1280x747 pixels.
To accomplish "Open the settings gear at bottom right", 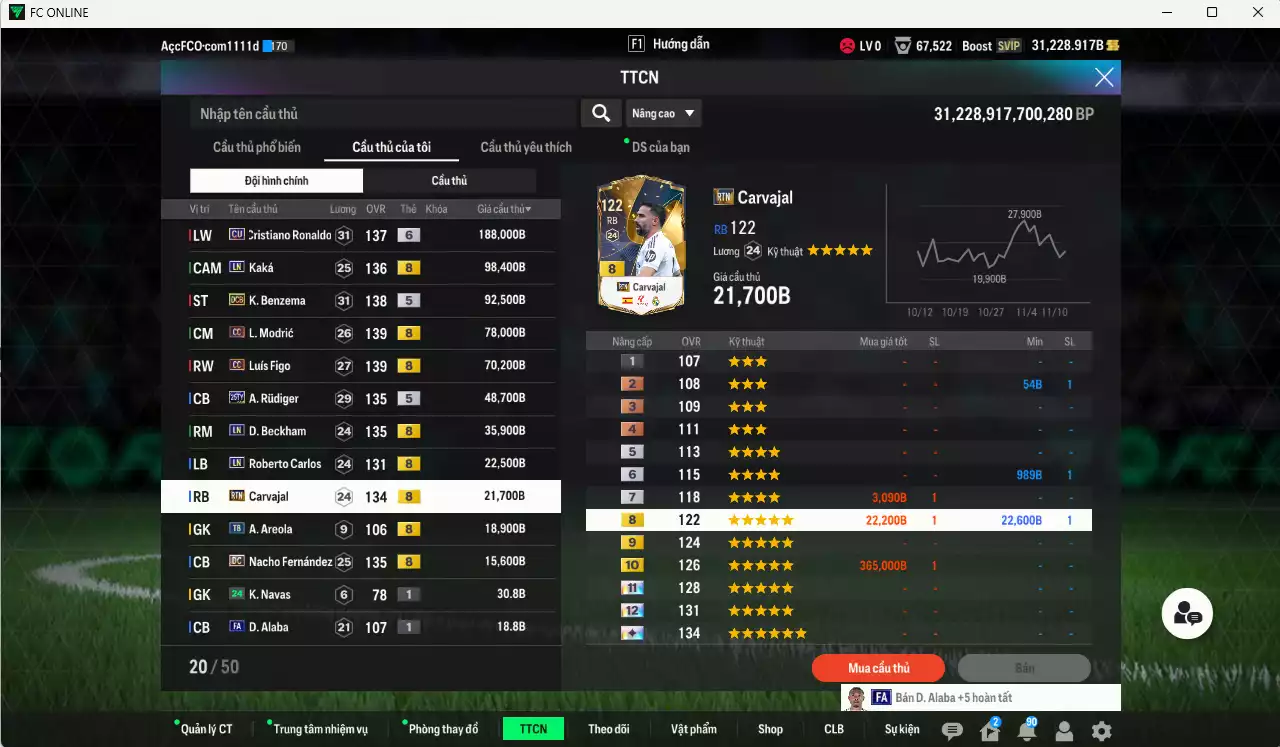I will tap(1100, 729).
